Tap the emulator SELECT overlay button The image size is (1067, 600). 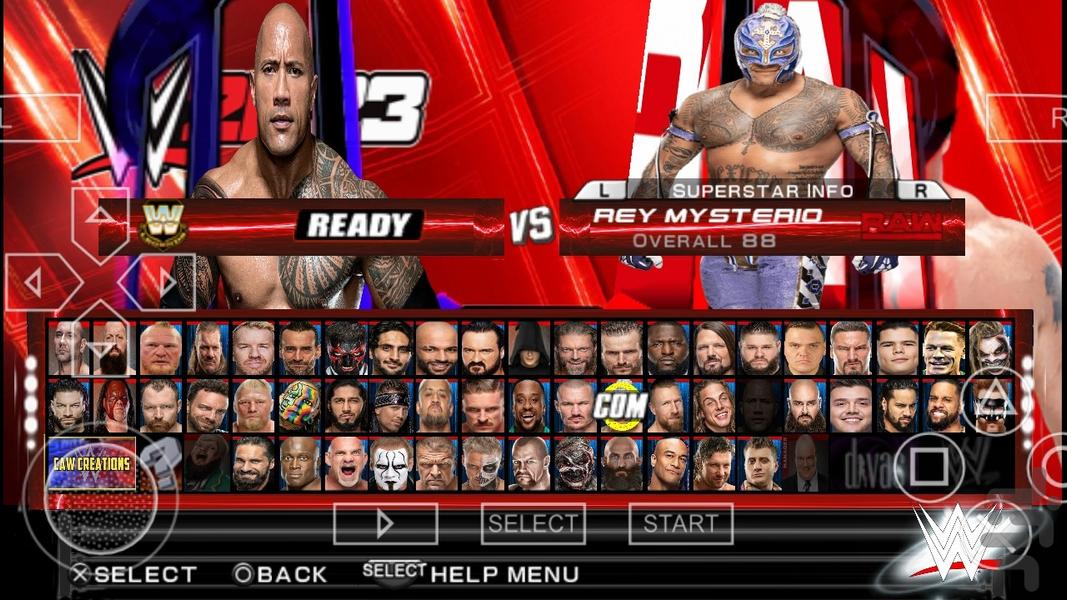pyautogui.click(x=532, y=523)
